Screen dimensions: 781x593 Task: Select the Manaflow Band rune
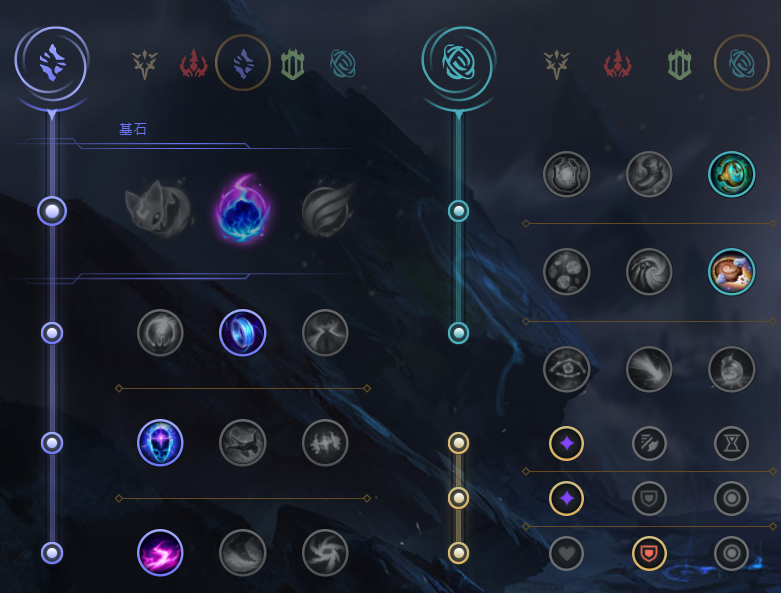click(x=242, y=333)
